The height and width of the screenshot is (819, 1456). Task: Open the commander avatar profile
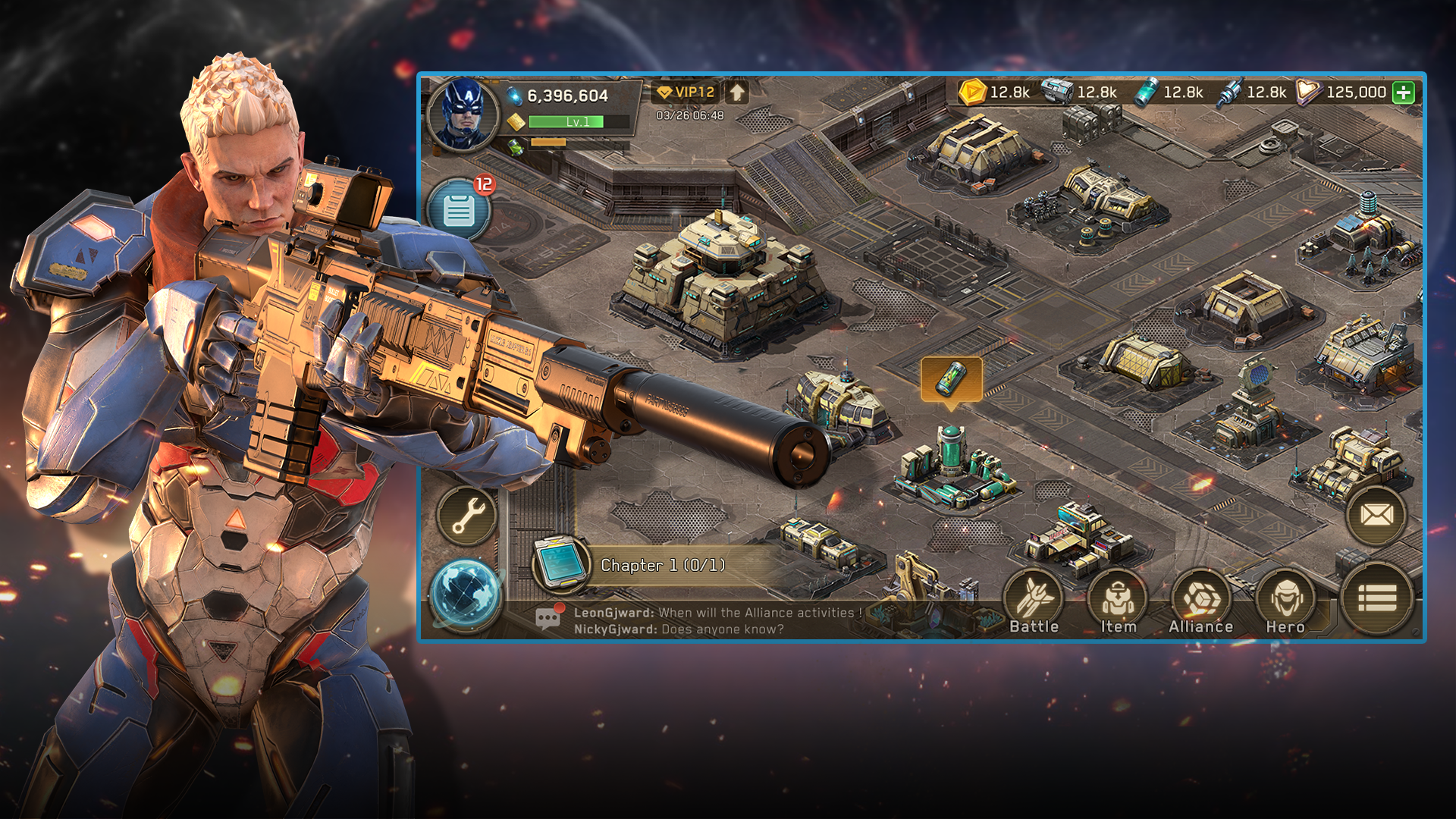463,115
